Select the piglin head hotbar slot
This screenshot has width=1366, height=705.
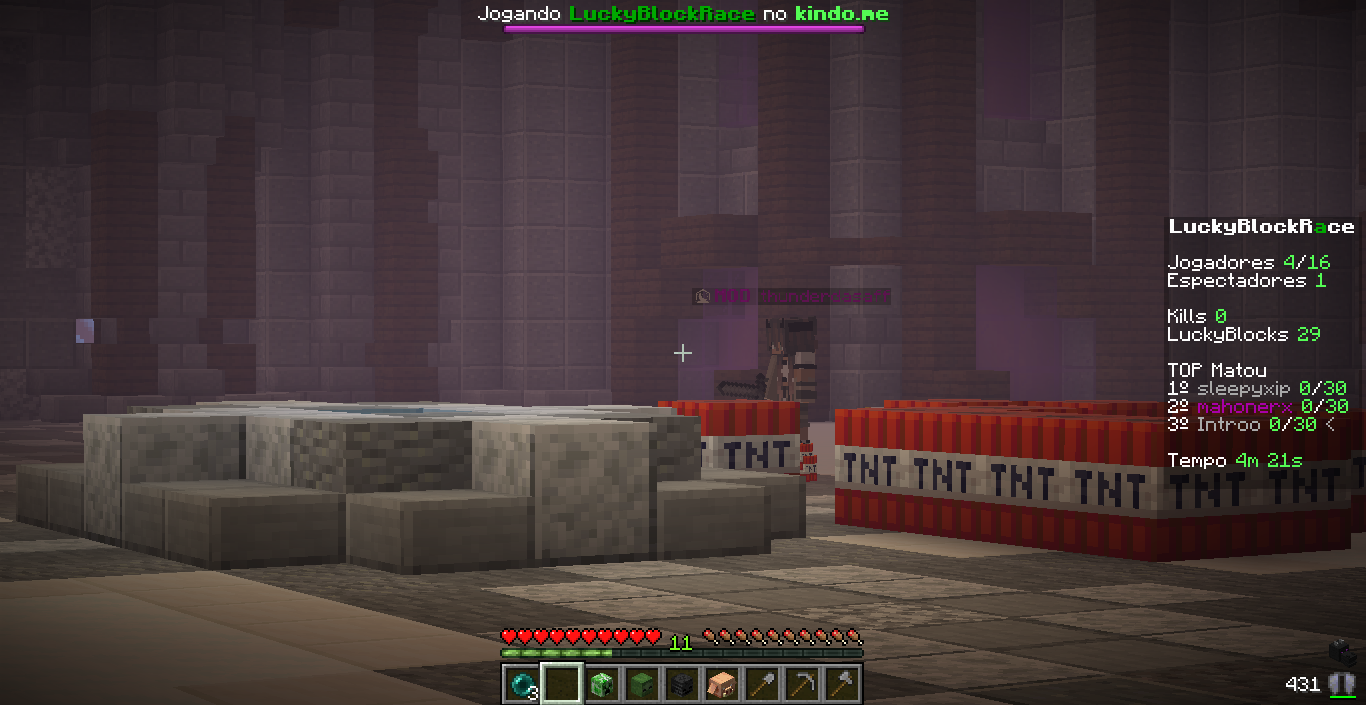coord(722,684)
